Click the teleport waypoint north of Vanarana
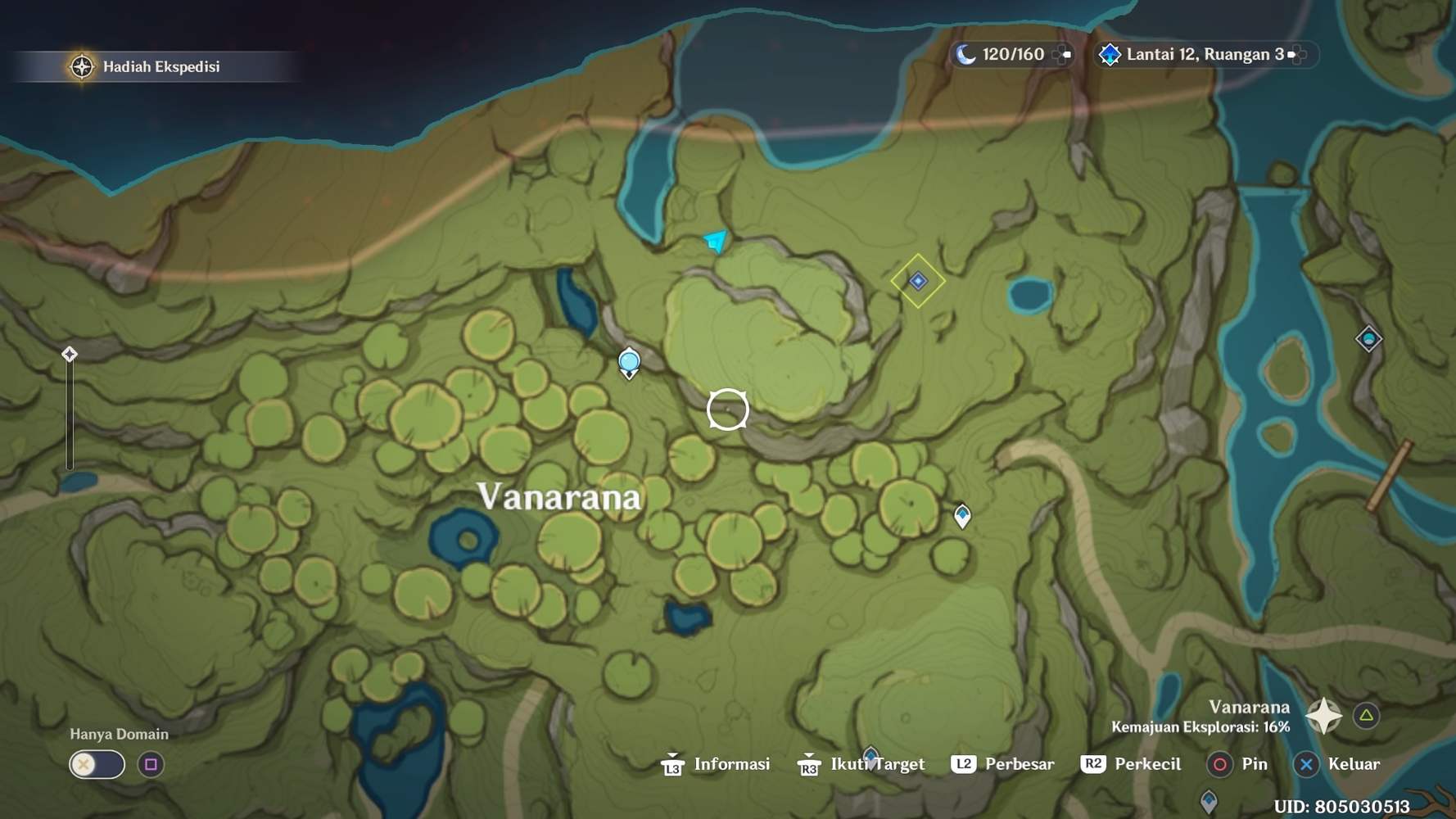 pos(629,360)
